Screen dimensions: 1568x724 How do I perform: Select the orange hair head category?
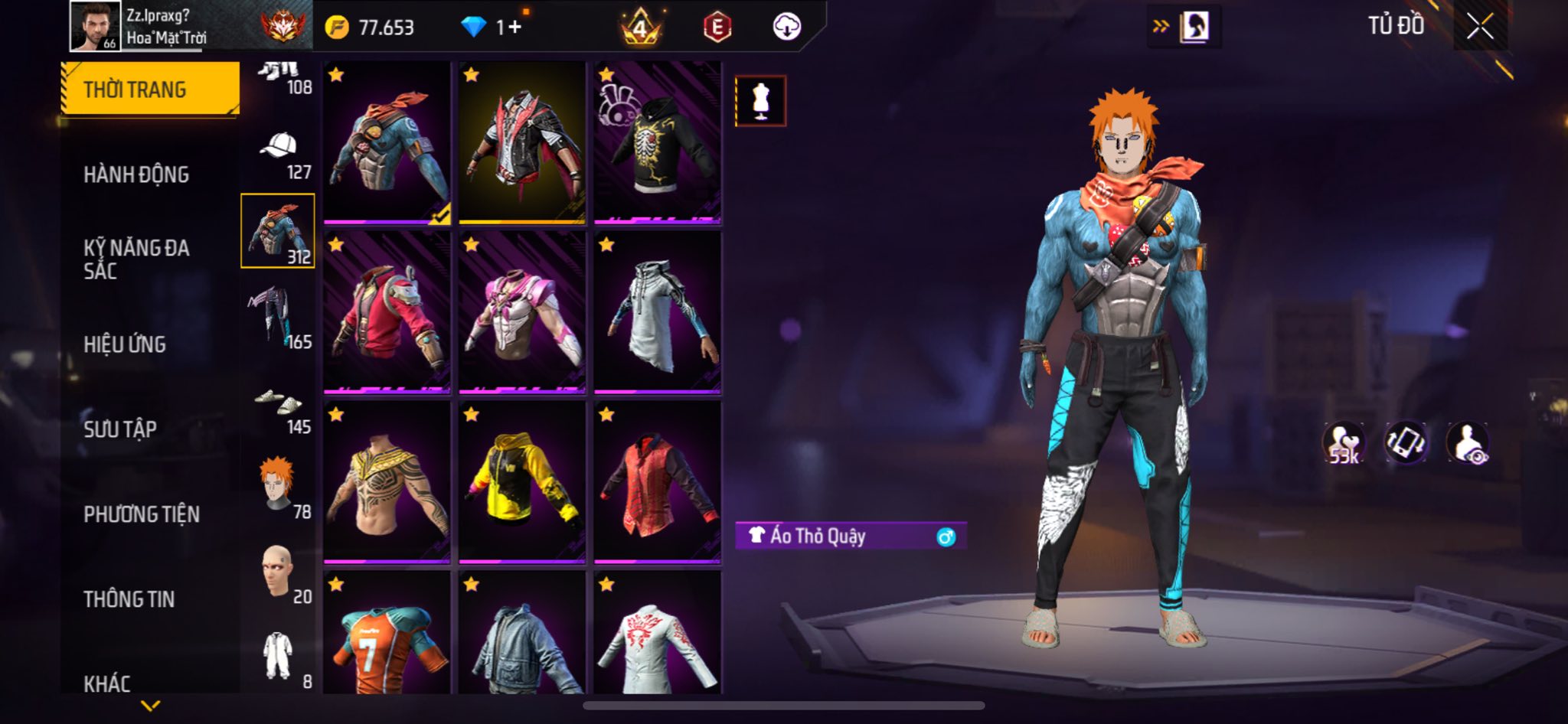pyautogui.click(x=279, y=487)
